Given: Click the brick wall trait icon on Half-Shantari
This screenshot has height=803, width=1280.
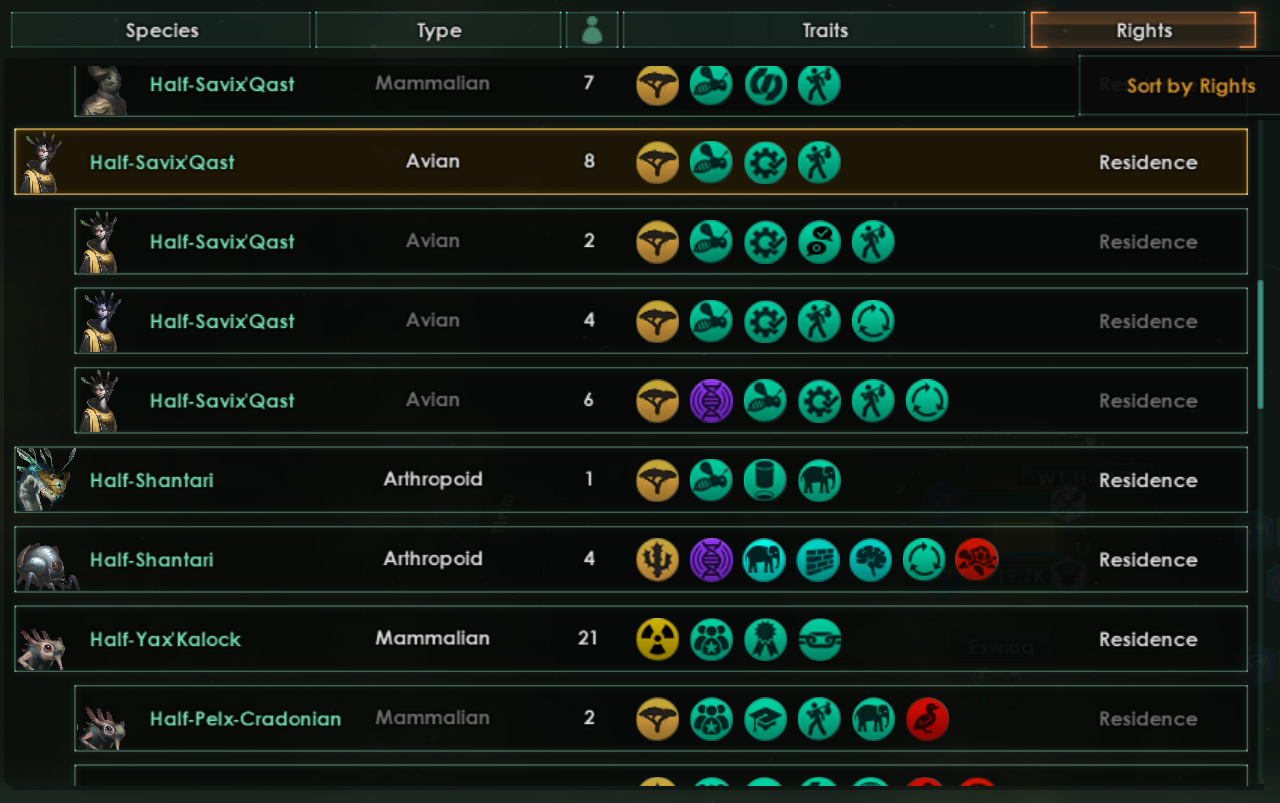Looking at the screenshot, I should pos(819,560).
